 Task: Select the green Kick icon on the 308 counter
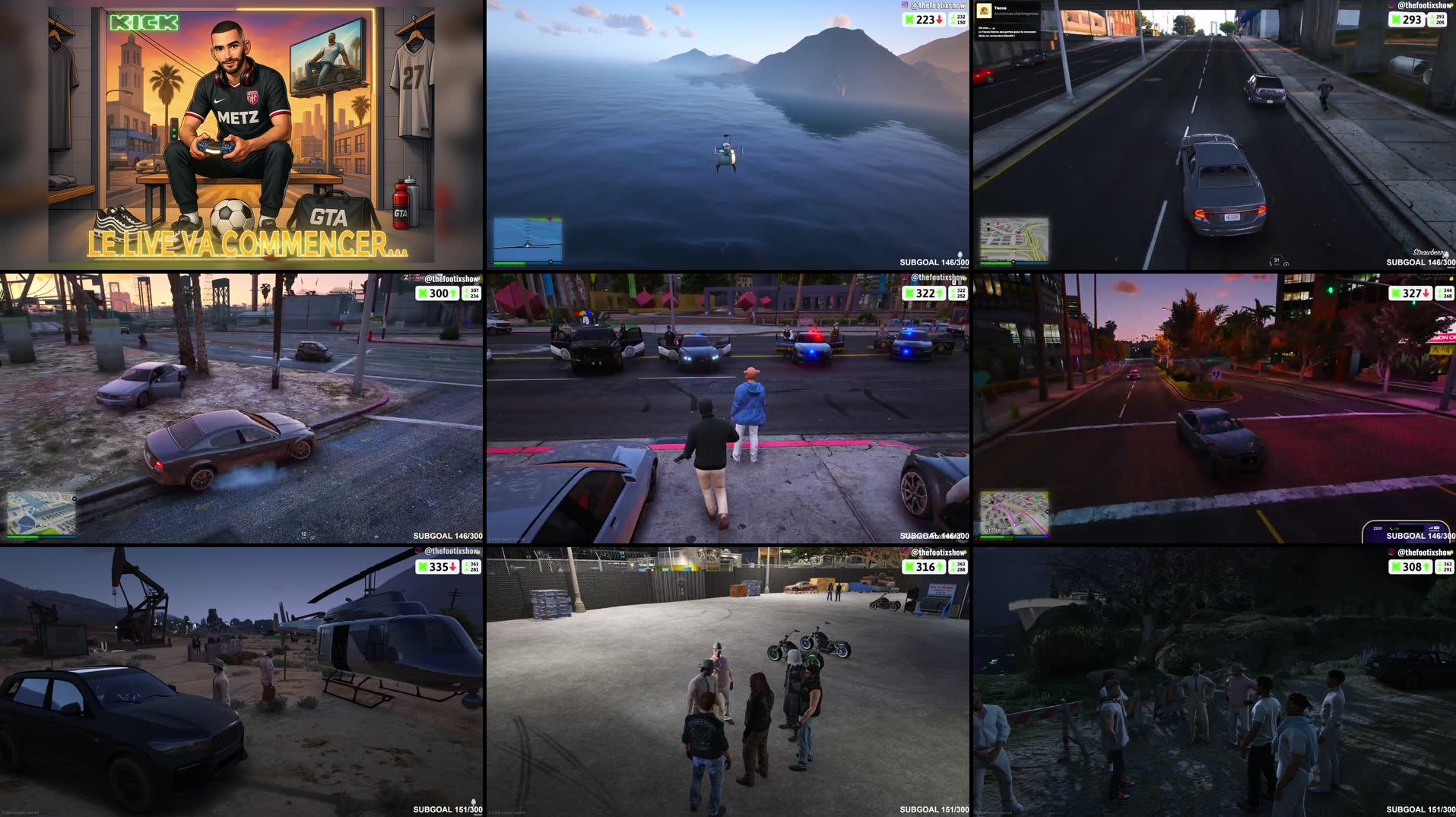[1396, 567]
